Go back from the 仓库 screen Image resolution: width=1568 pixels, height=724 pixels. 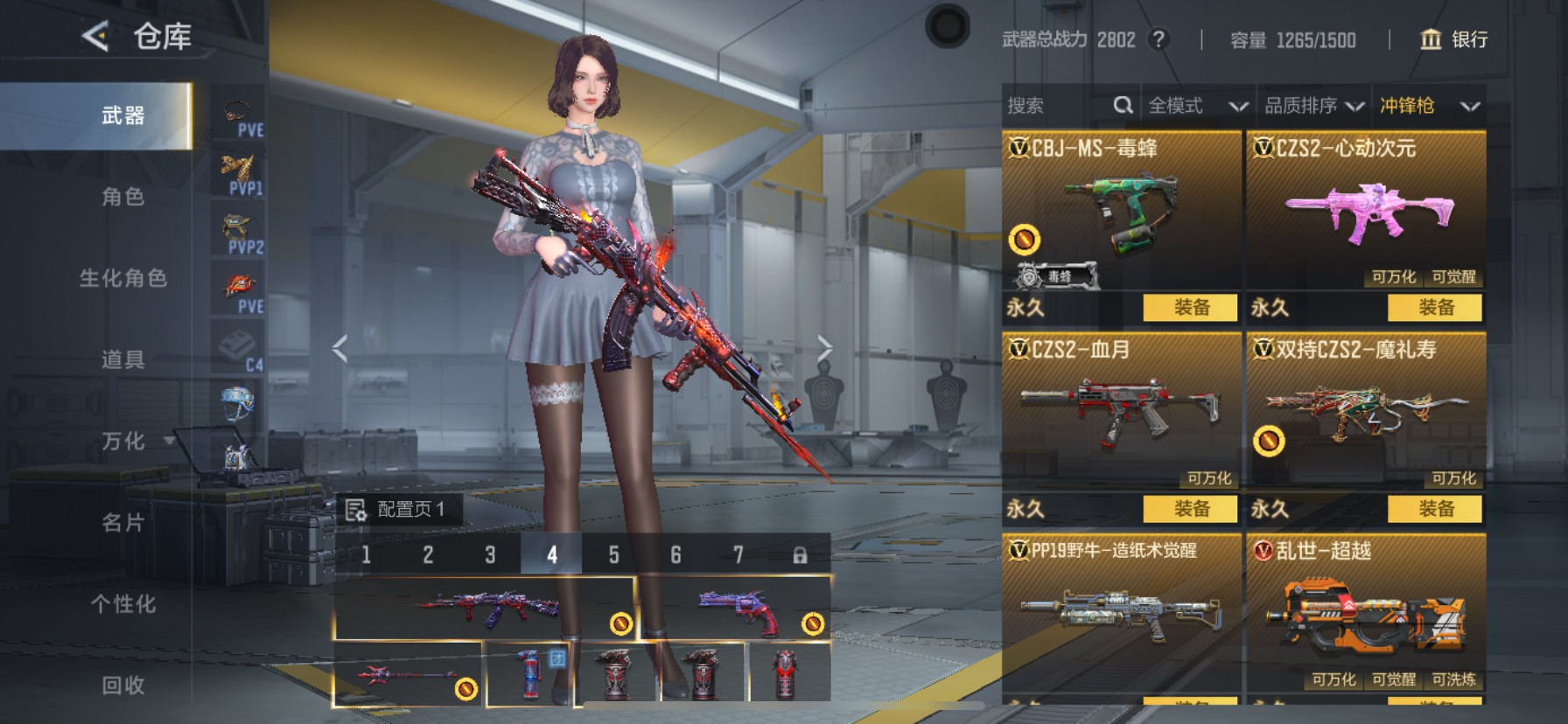point(94,37)
